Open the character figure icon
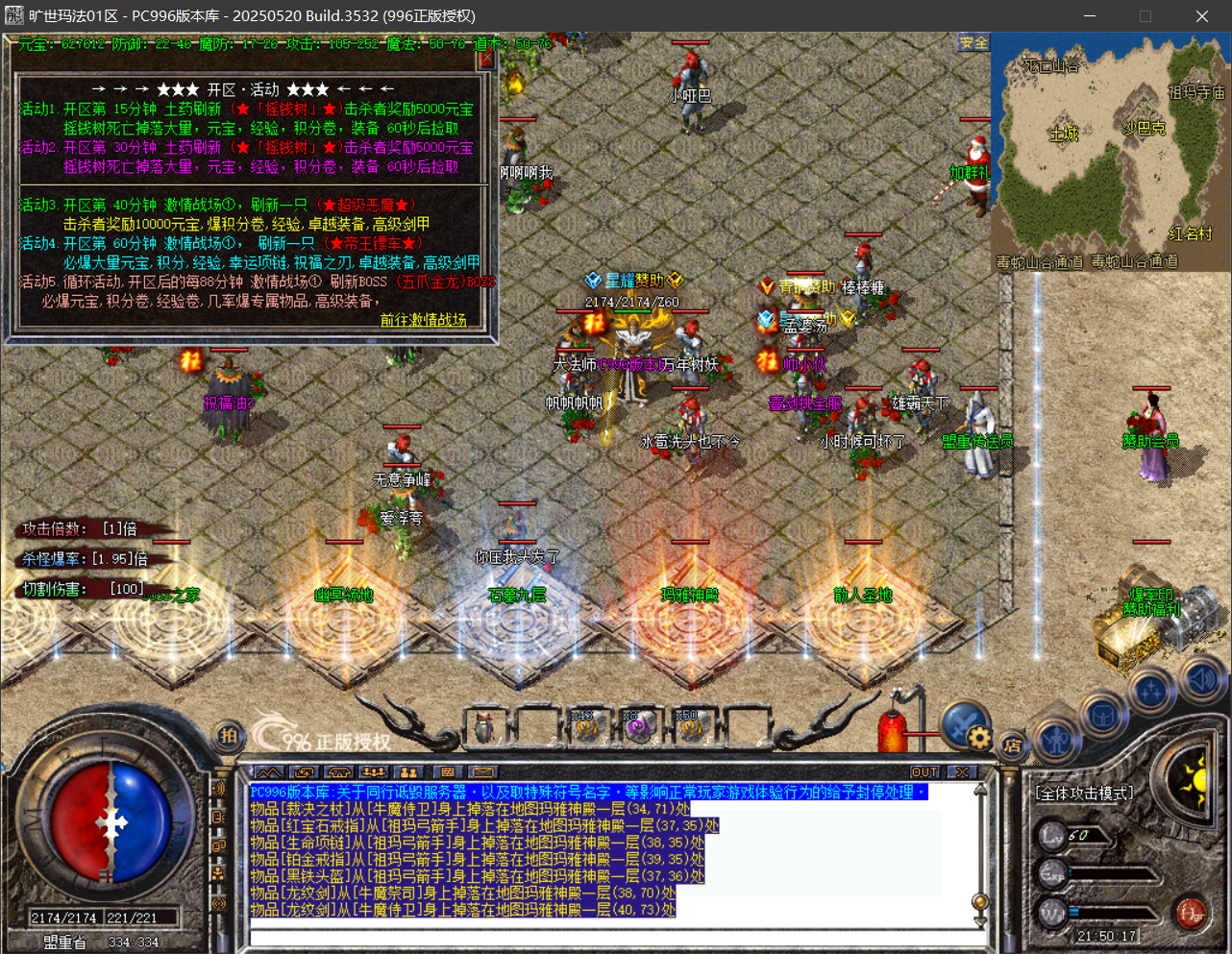Screen dimensions: 1232x954 coord(1057,740)
